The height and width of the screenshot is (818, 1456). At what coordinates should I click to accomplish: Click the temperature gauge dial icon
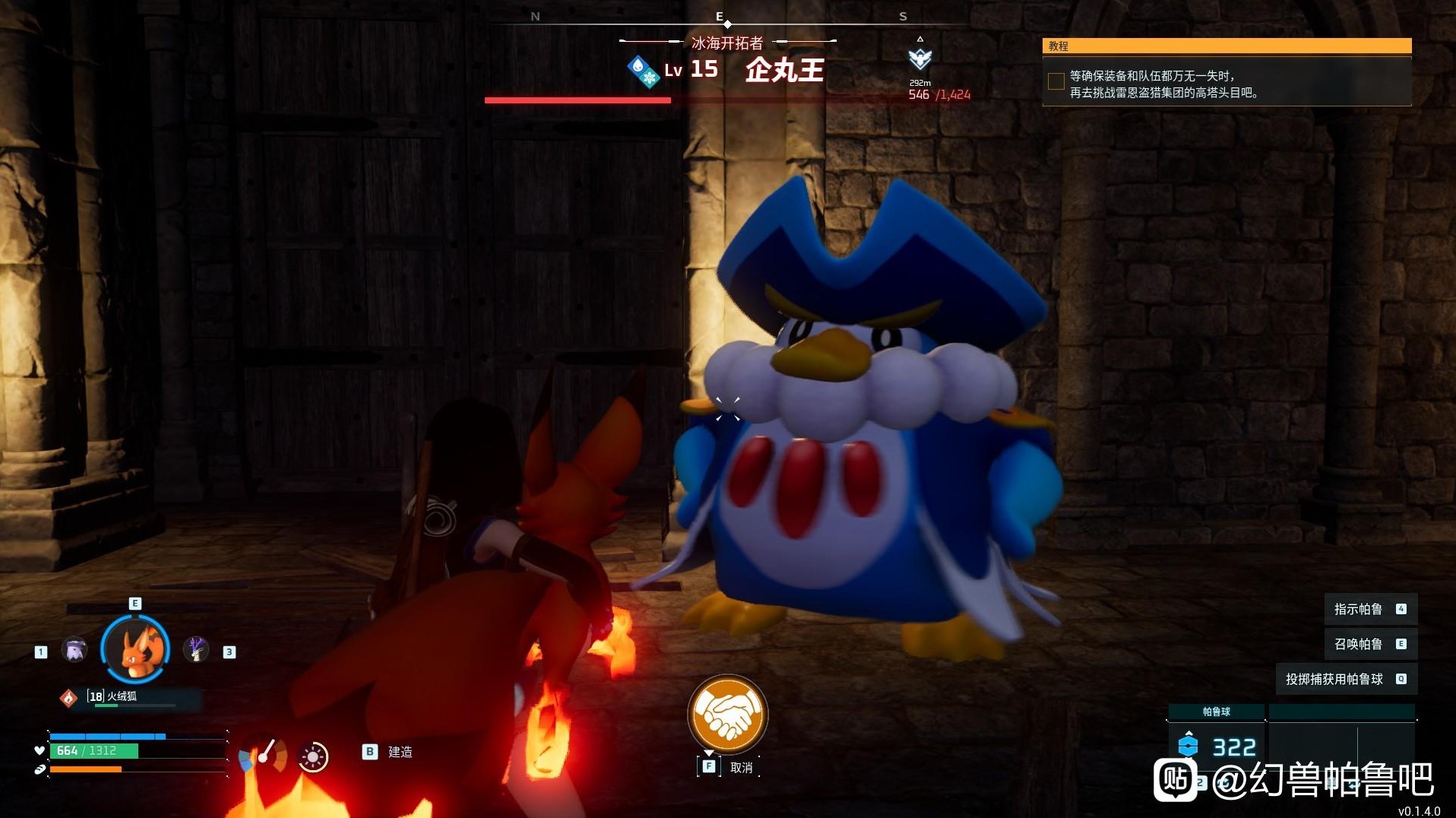coord(263,756)
